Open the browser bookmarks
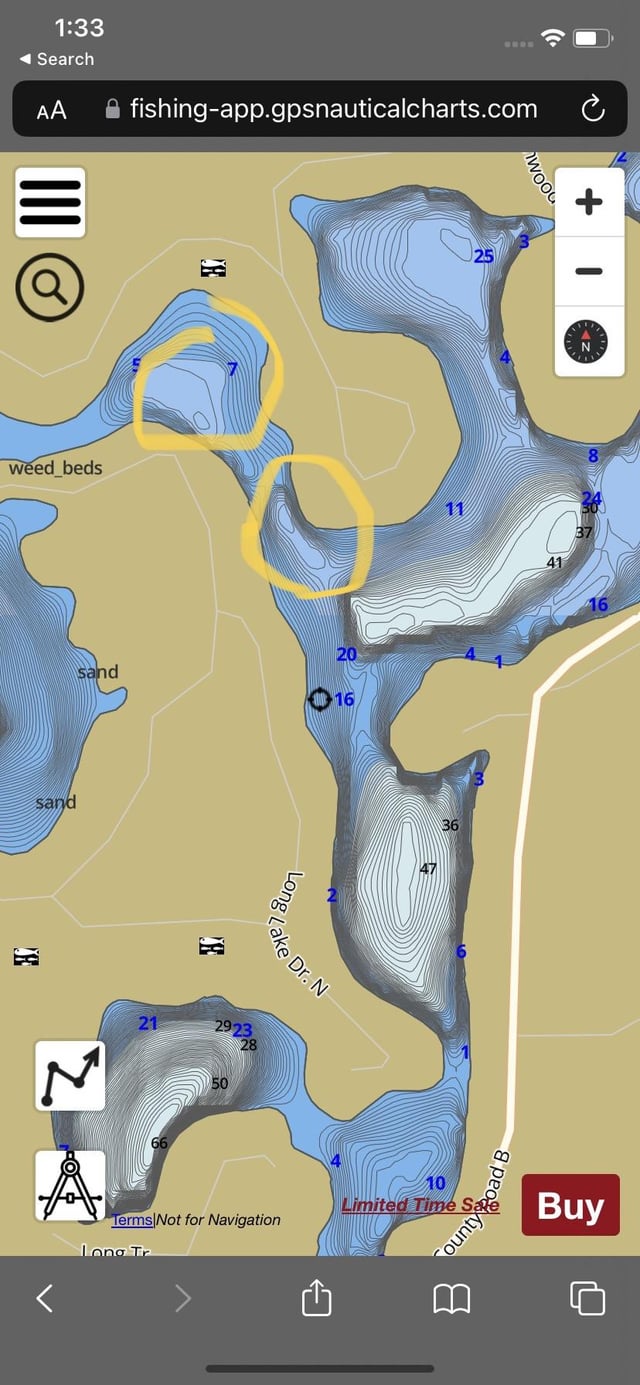 (451, 1298)
